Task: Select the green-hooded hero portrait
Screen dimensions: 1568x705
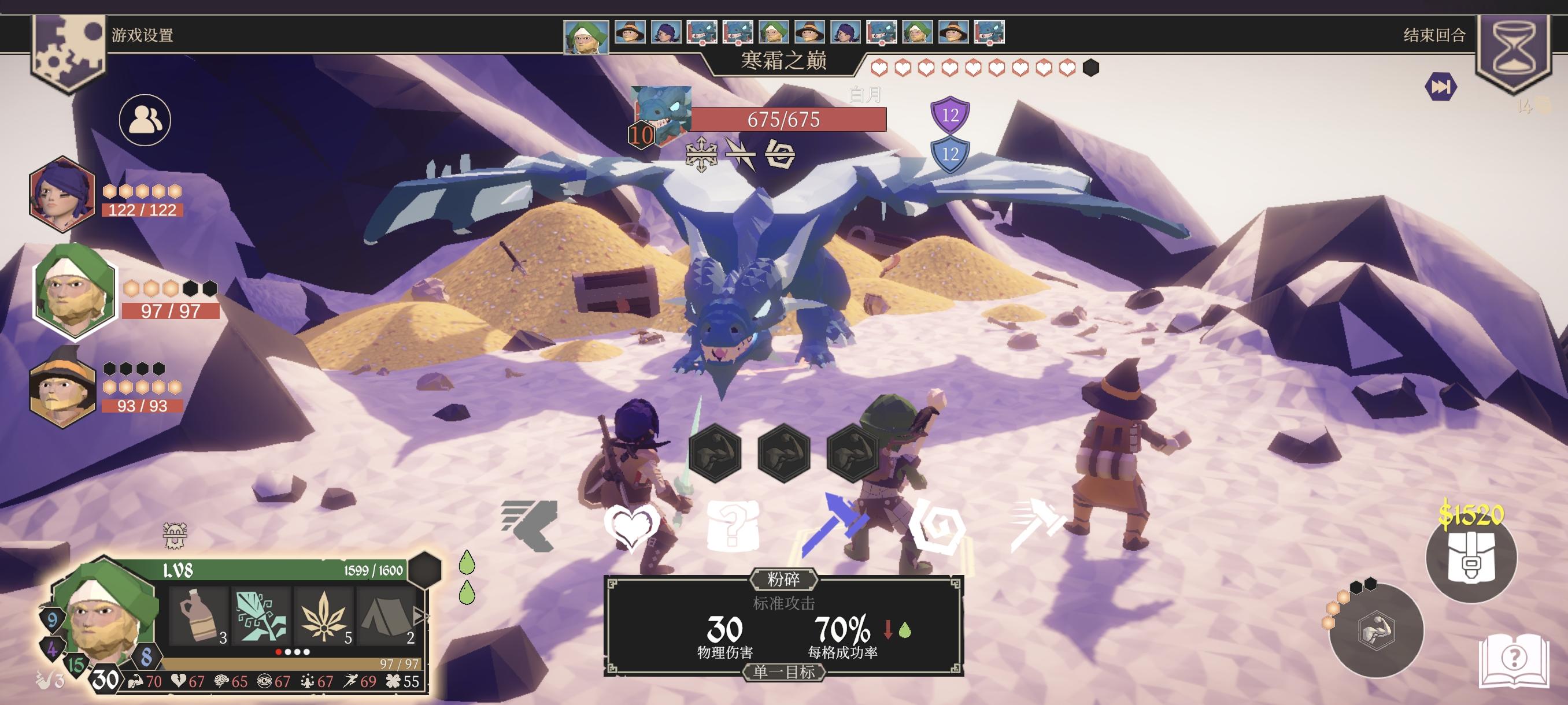Action: 74,290
